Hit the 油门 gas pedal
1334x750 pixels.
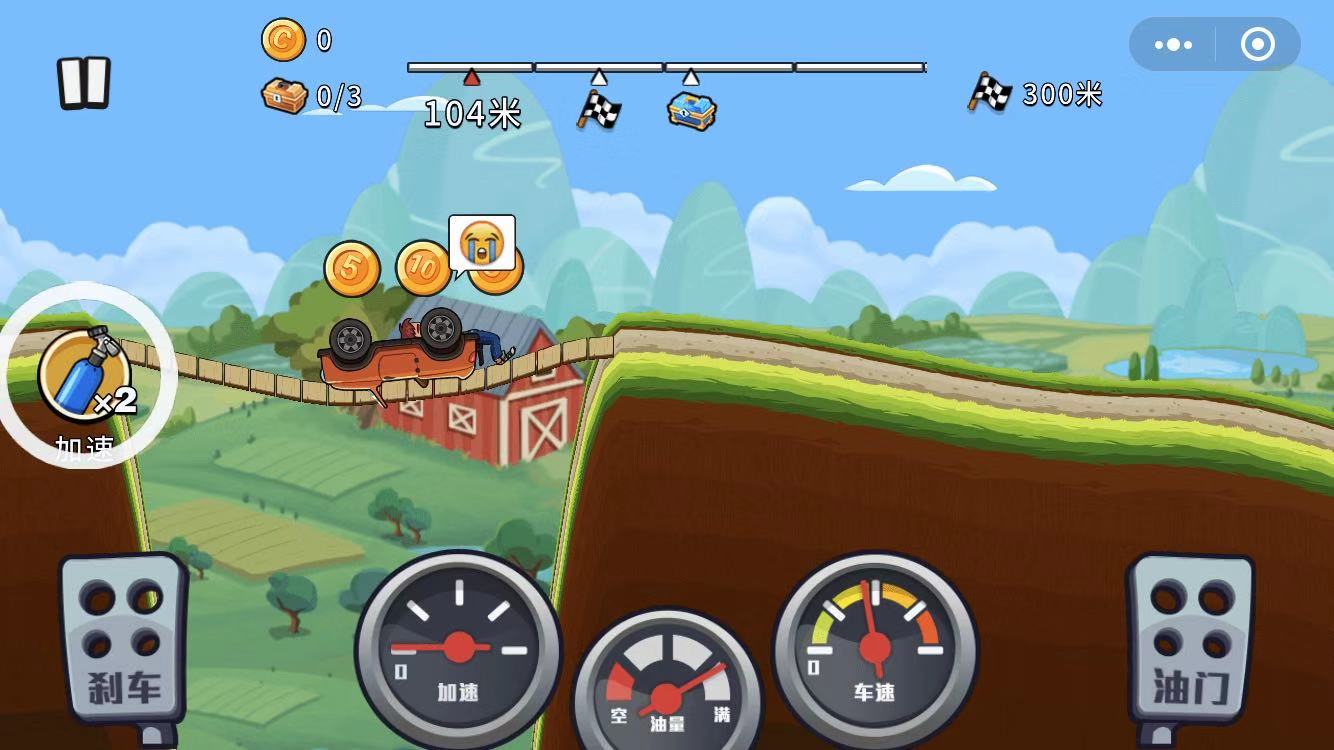(x=1190, y=640)
